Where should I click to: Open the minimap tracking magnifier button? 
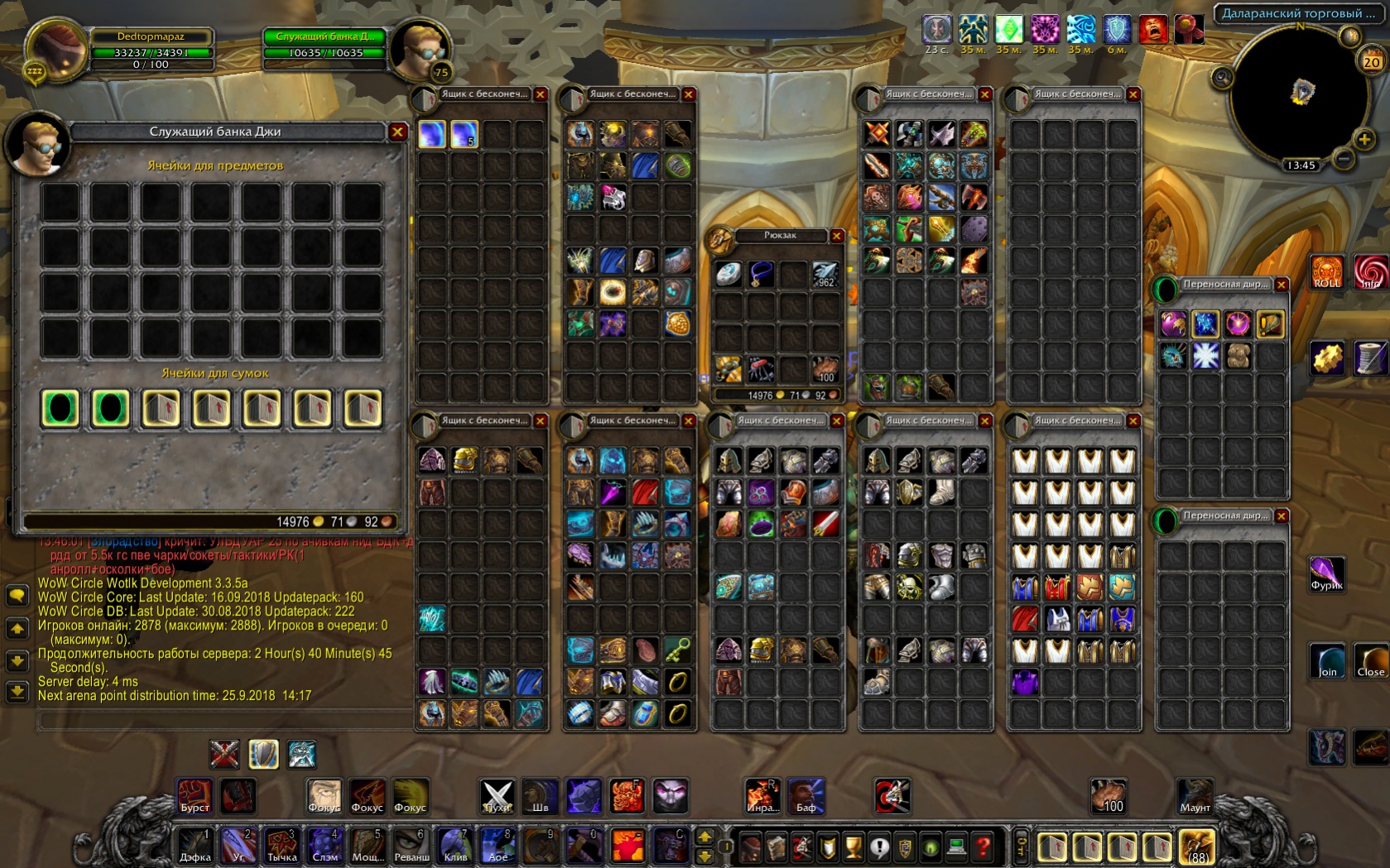click(x=1222, y=79)
